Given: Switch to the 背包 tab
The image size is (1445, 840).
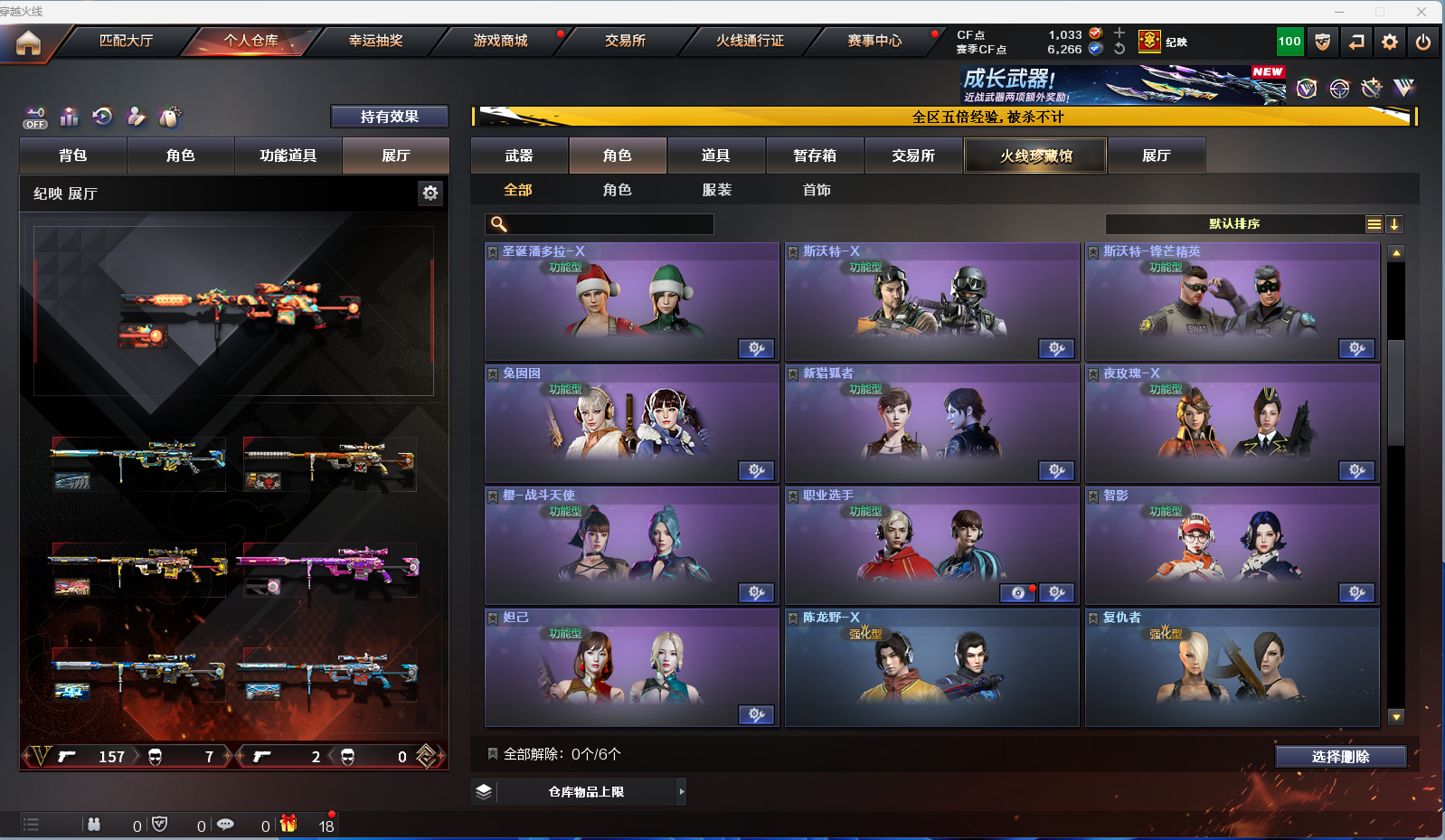Looking at the screenshot, I should click(x=73, y=156).
